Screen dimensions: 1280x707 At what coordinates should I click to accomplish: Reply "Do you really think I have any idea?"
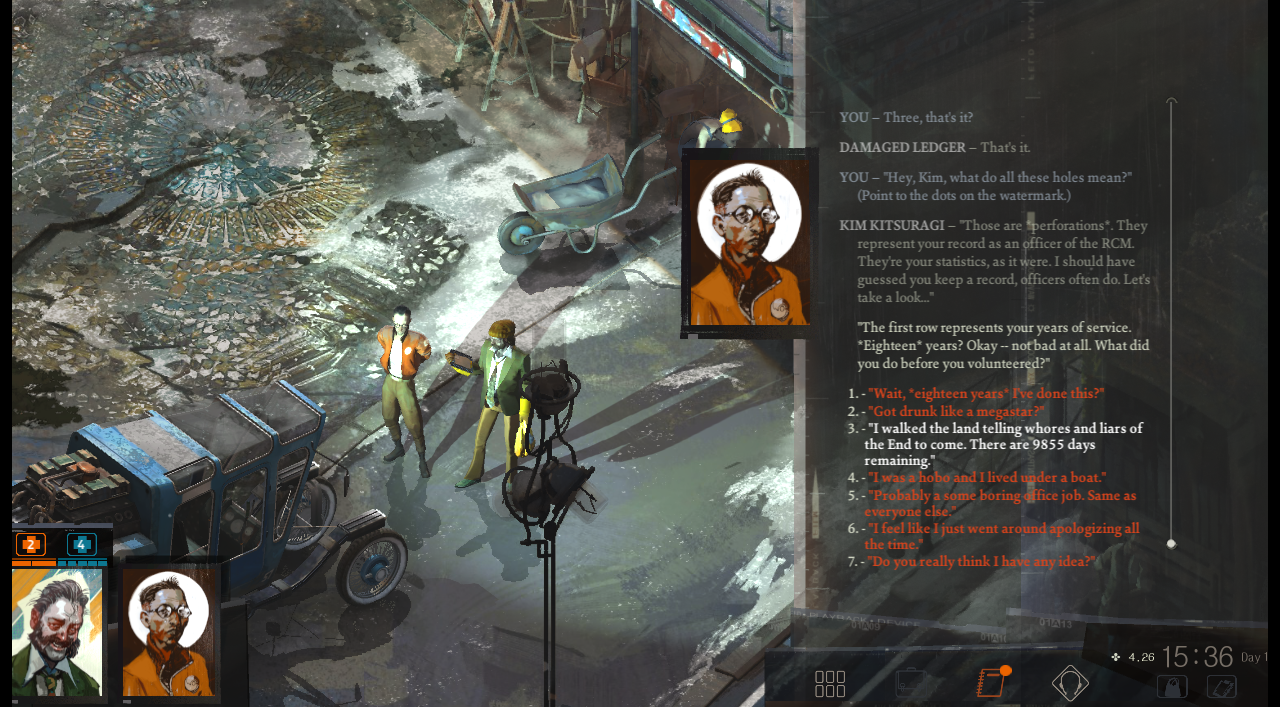tap(981, 562)
